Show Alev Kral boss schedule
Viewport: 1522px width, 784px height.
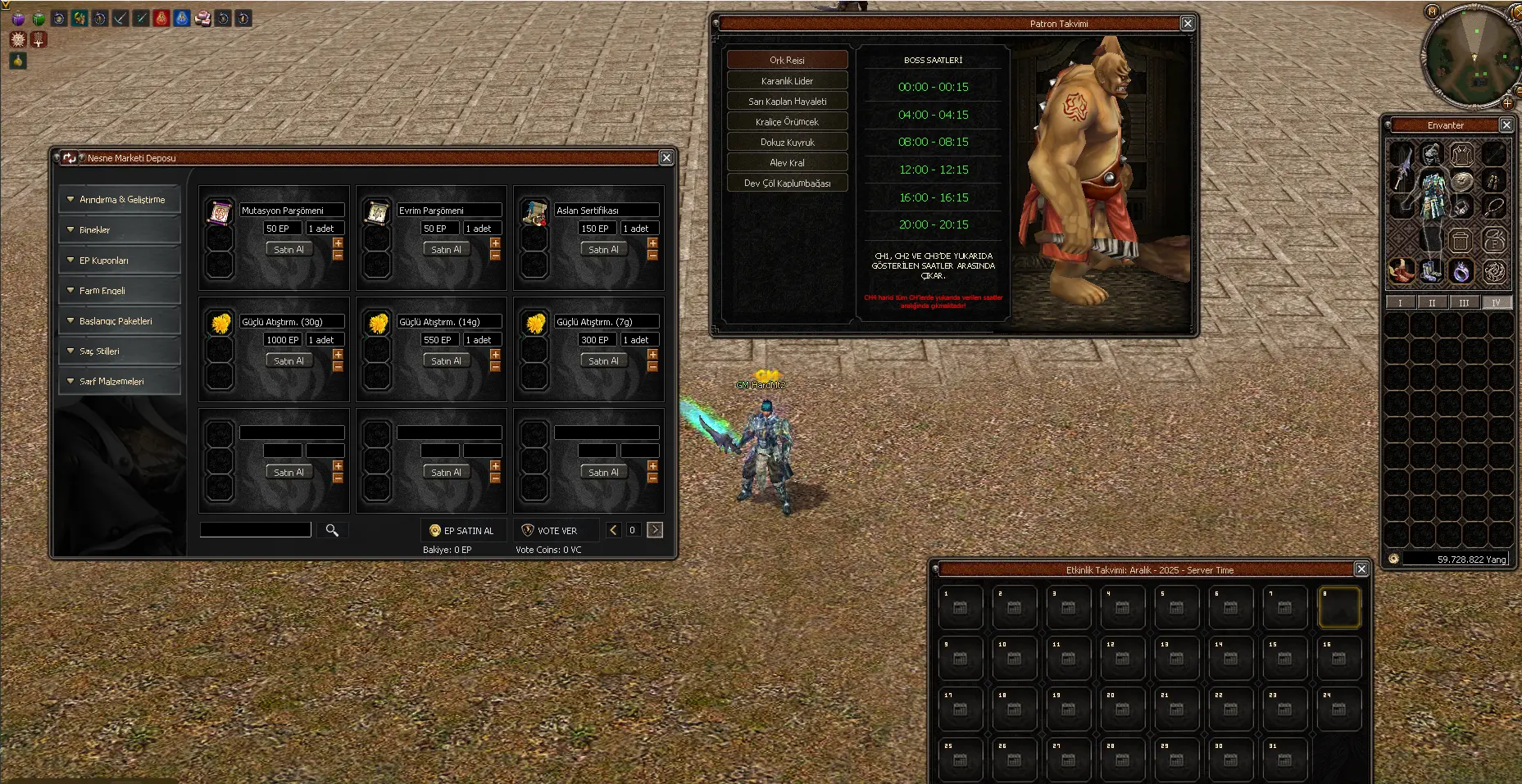pos(787,163)
